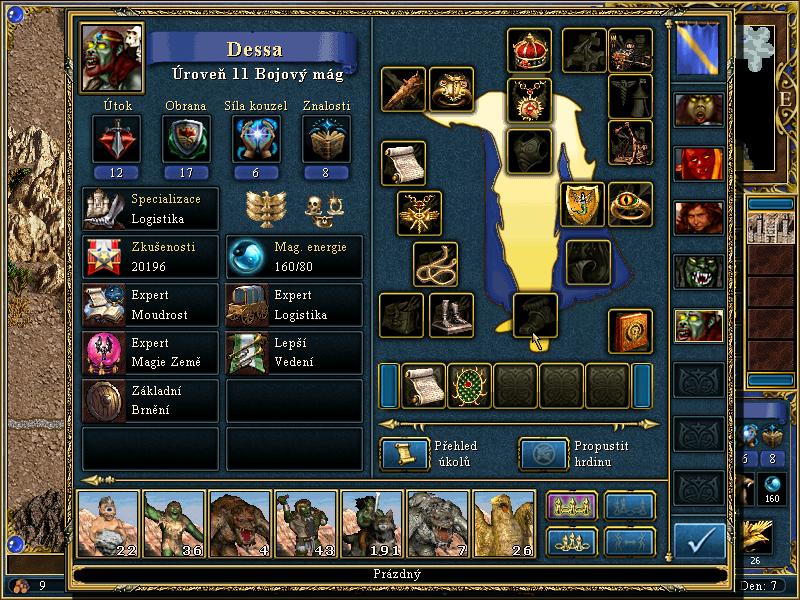The height and width of the screenshot is (600, 800).
Task: Select the catapult war machine slot
Action: click(630, 142)
